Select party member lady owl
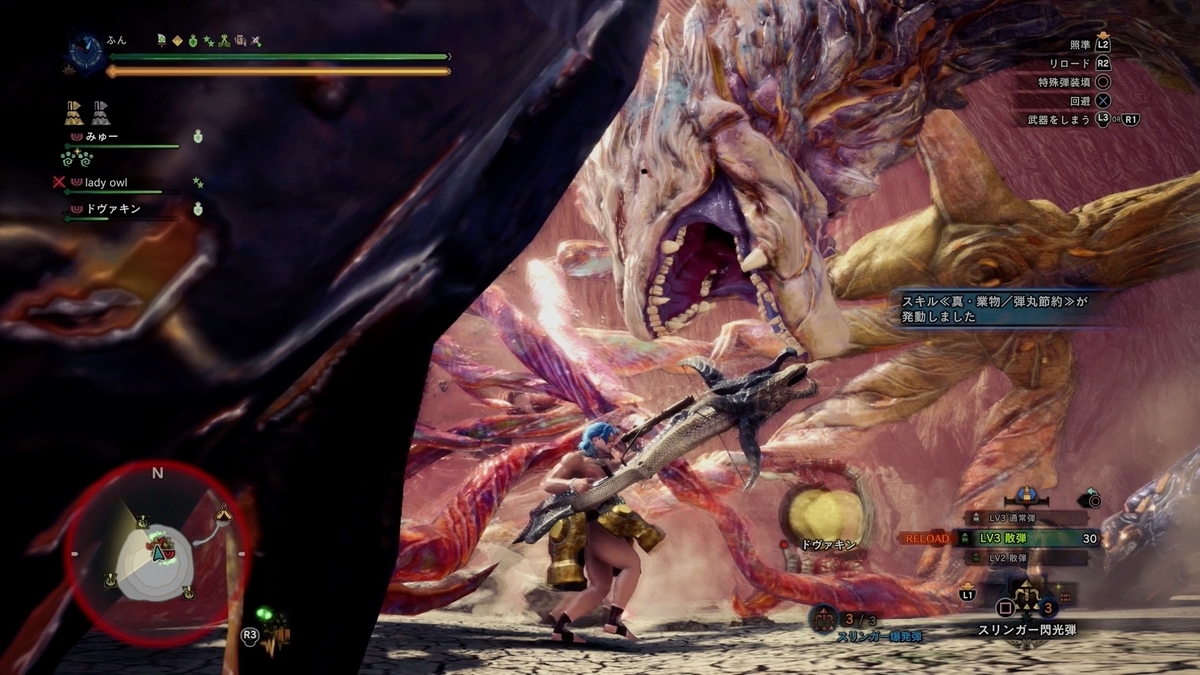 click(x=106, y=183)
